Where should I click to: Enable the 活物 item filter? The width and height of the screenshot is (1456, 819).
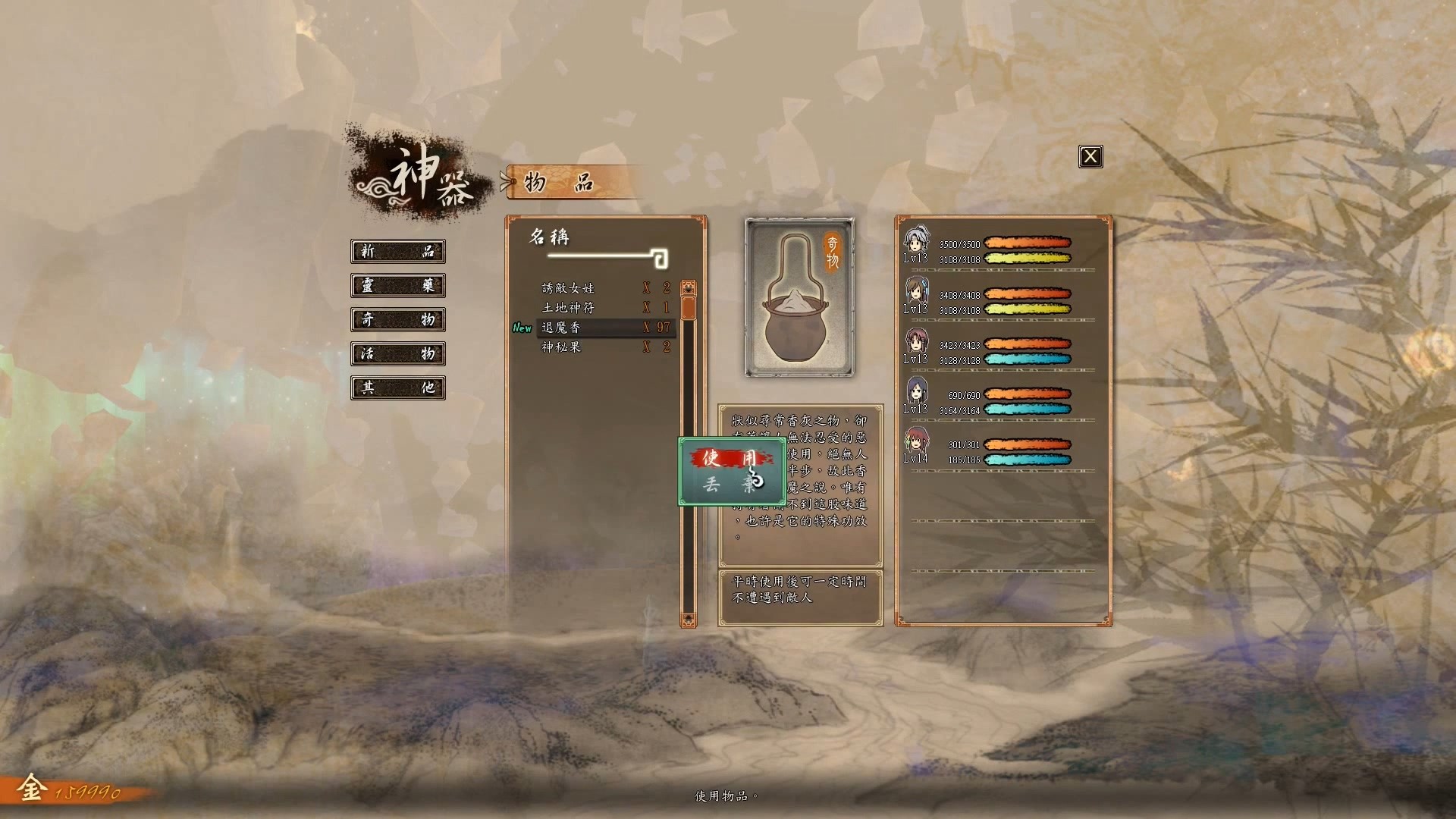397,354
